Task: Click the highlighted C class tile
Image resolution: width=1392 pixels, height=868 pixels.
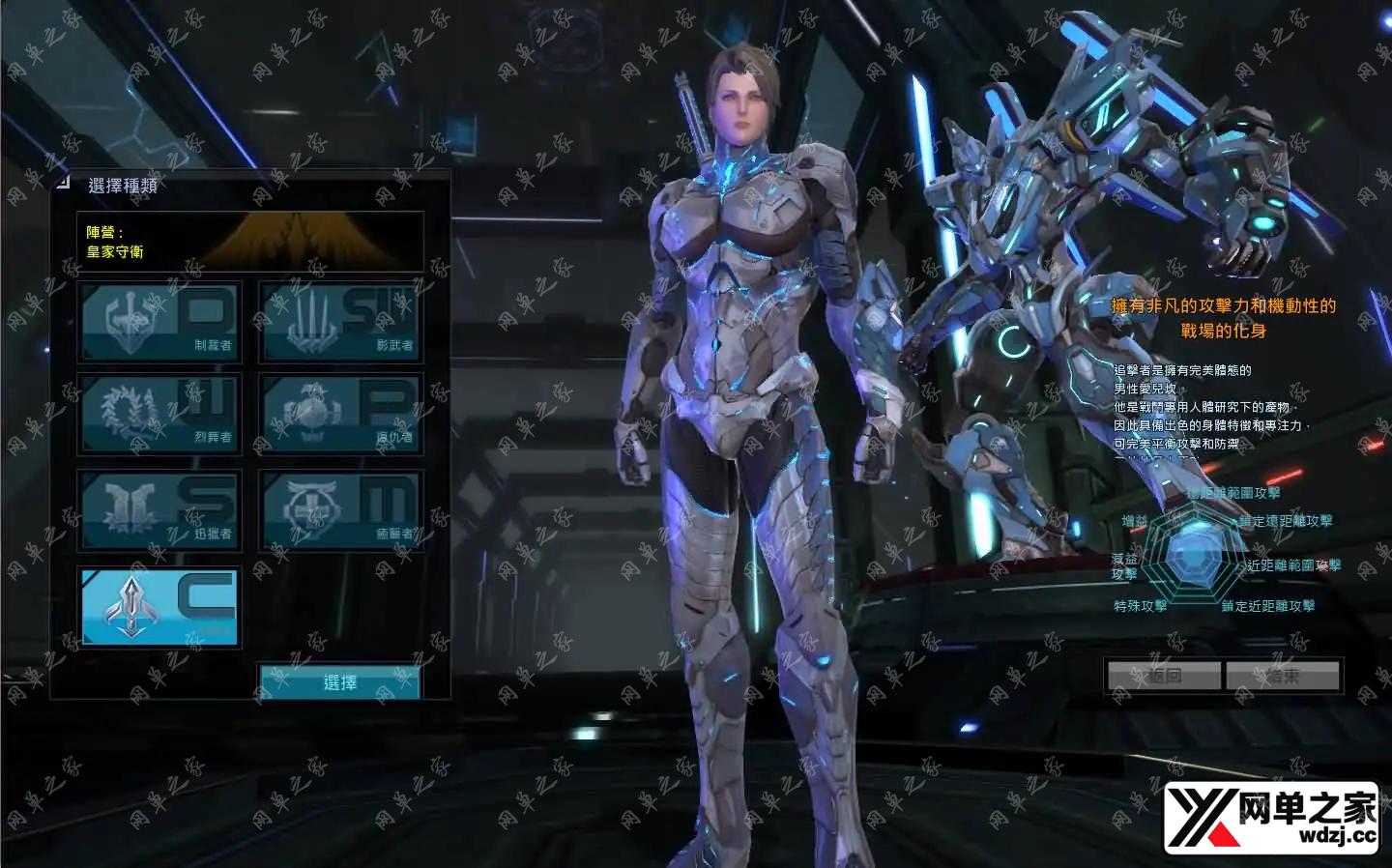Action: coord(159,606)
